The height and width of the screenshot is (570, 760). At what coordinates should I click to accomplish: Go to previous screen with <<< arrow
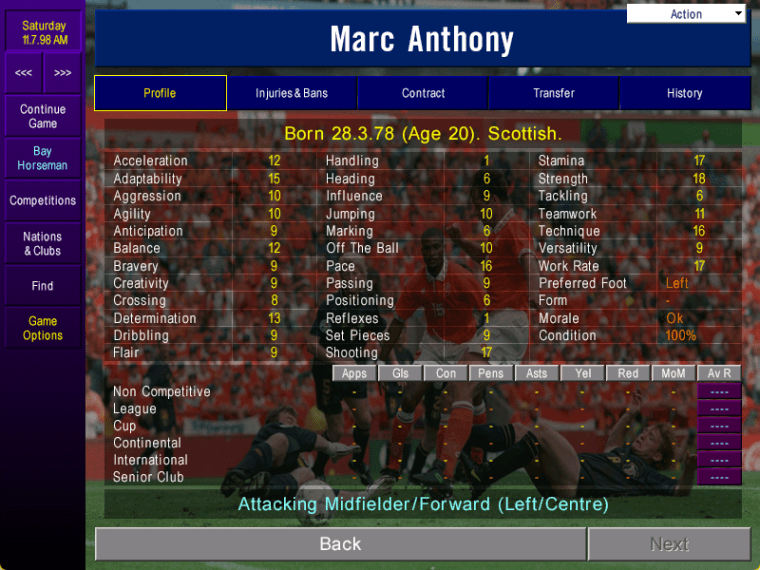[23, 73]
